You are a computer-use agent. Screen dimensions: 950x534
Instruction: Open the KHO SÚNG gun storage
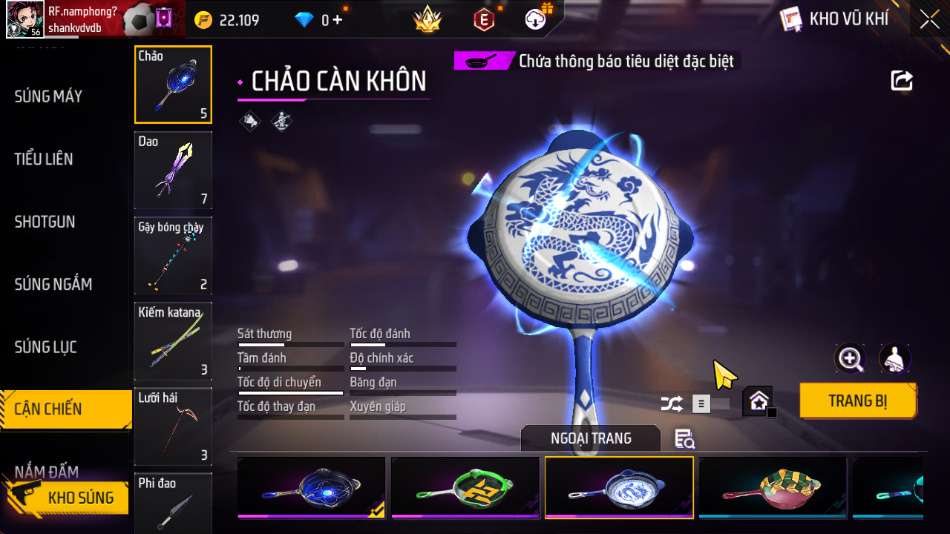tap(68, 497)
